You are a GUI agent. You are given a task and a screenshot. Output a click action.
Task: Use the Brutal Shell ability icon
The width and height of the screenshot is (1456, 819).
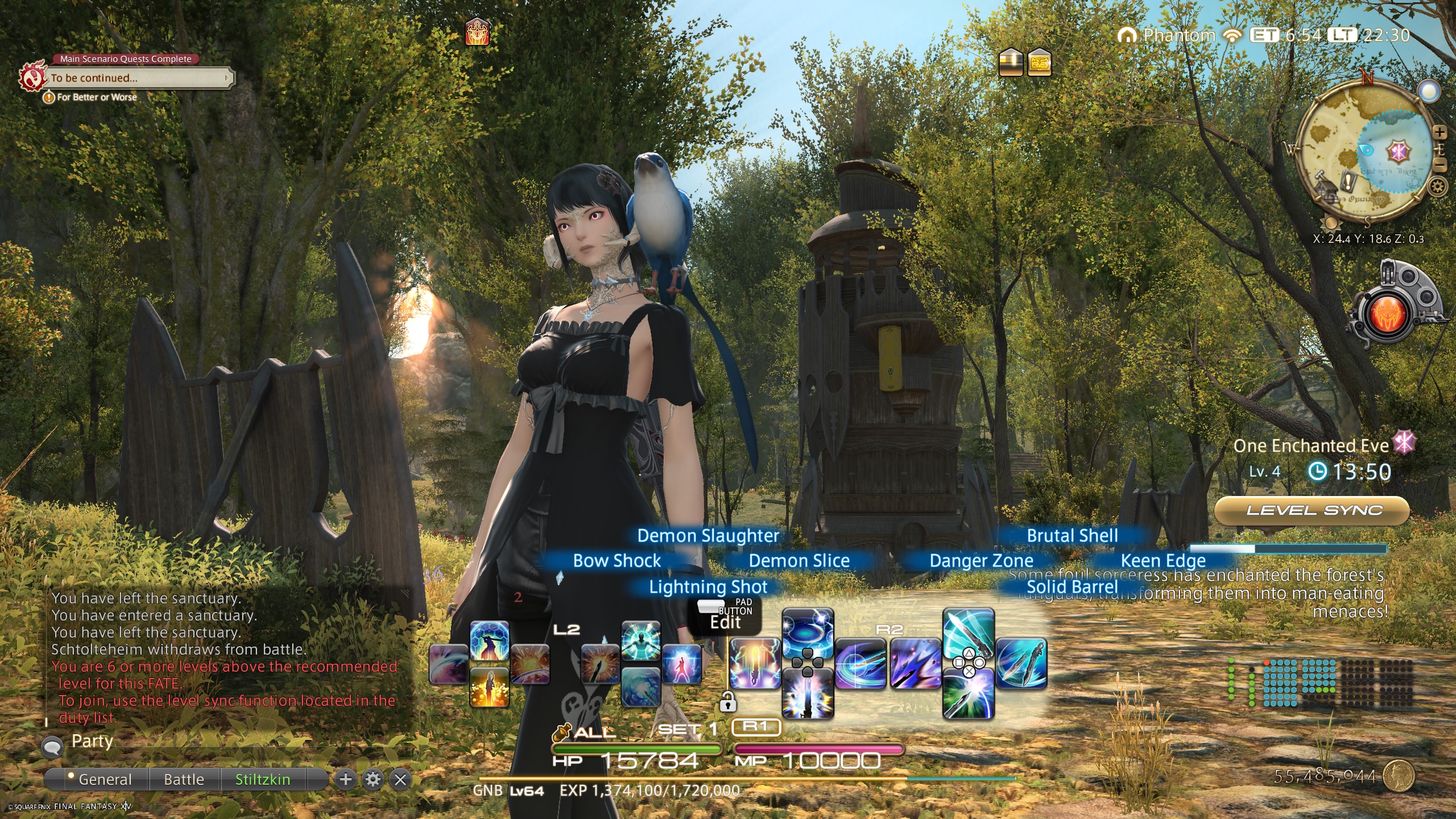pyautogui.click(x=968, y=632)
